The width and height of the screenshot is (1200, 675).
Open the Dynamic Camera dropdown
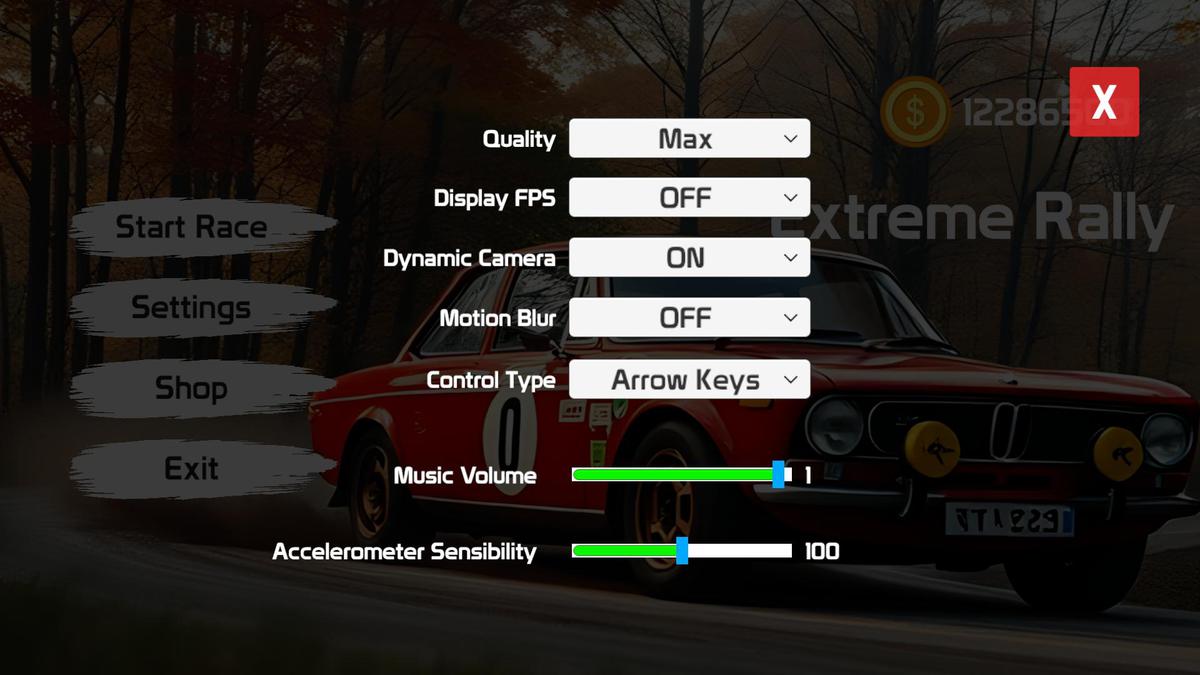689,258
